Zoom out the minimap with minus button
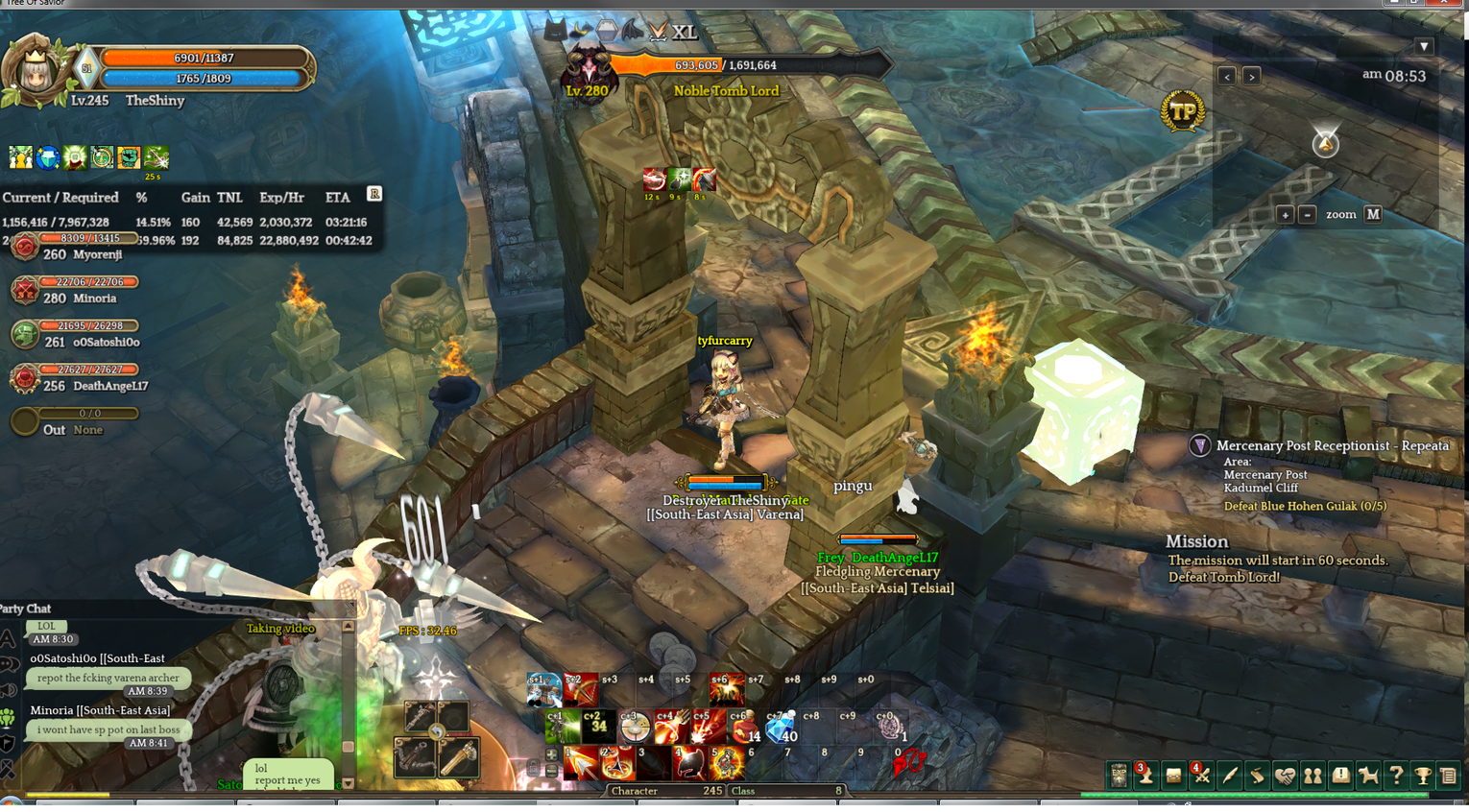This screenshot has height=812, width=1469. click(x=1307, y=215)
